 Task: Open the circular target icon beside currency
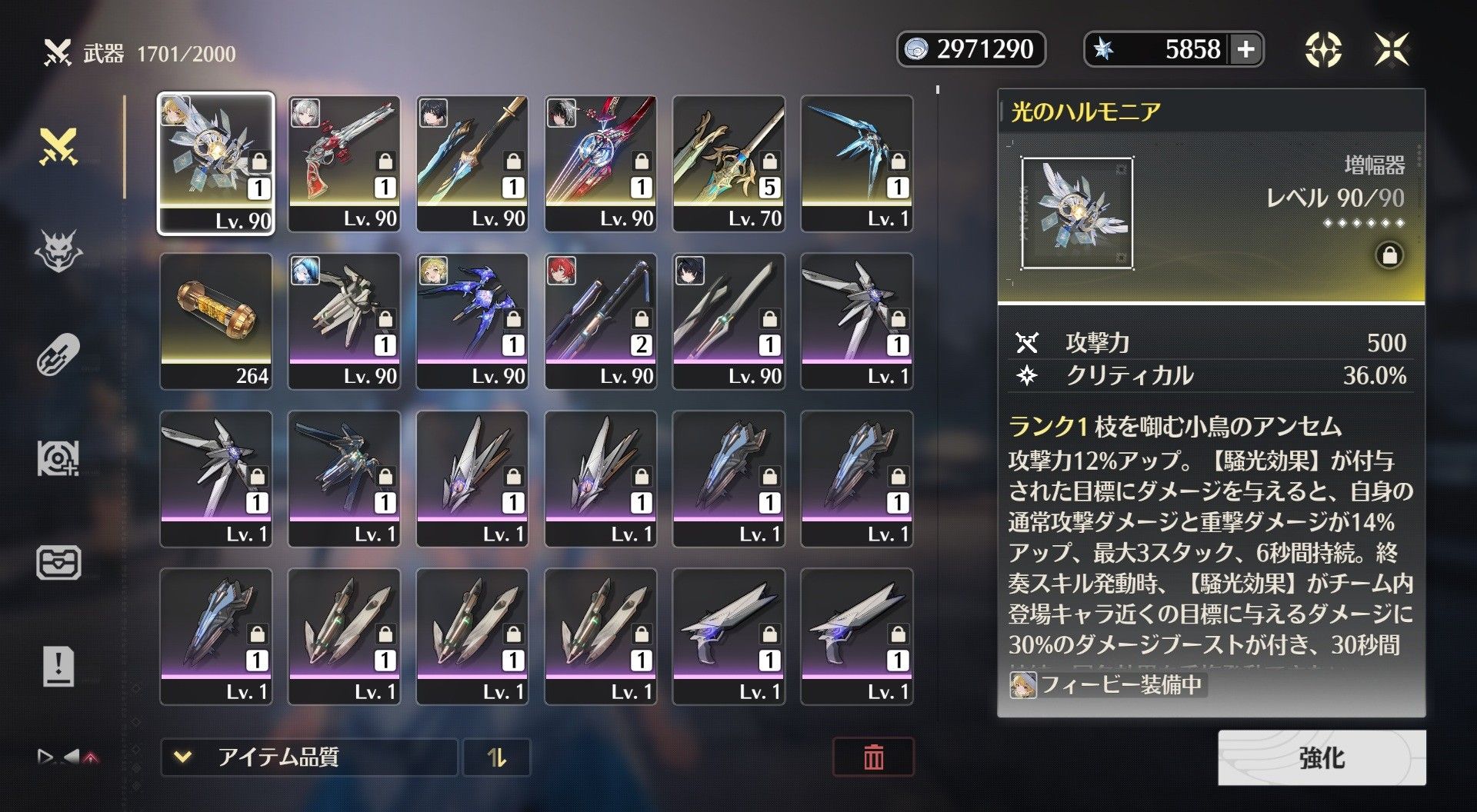[x=1323, y=49]
